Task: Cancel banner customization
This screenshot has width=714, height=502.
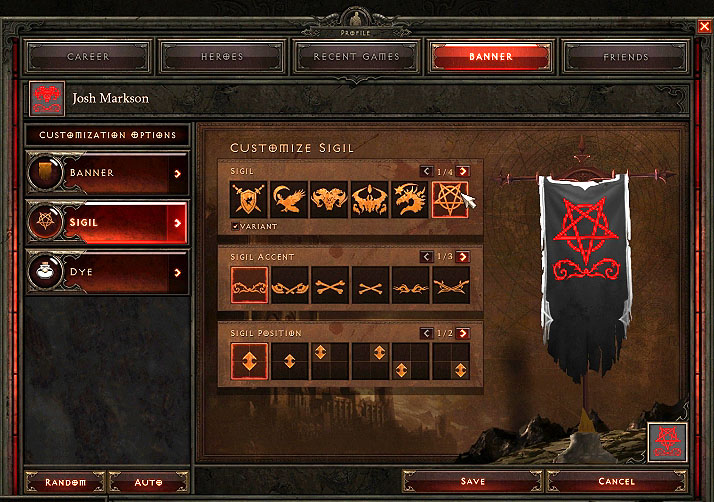Action: (x=616, y=482)
